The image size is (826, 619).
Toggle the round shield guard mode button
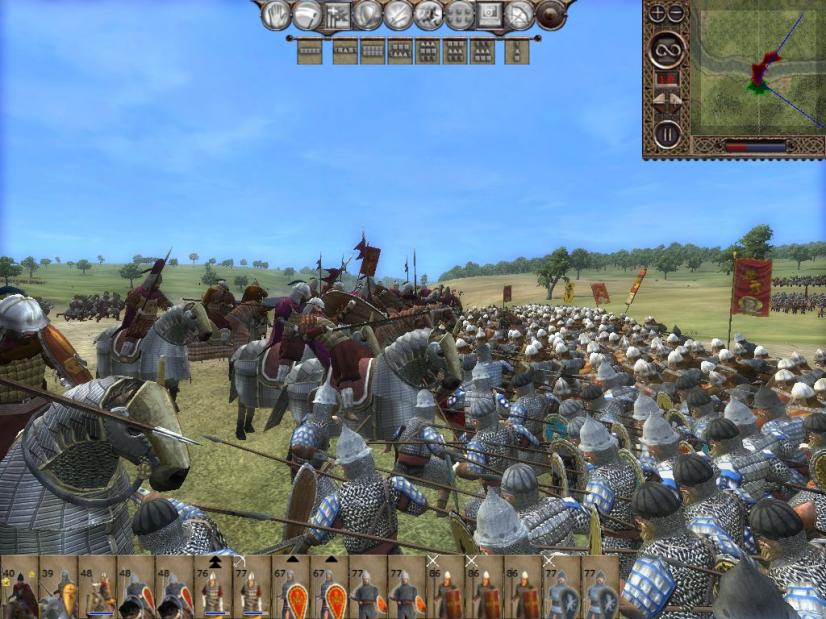click(550, 15)
